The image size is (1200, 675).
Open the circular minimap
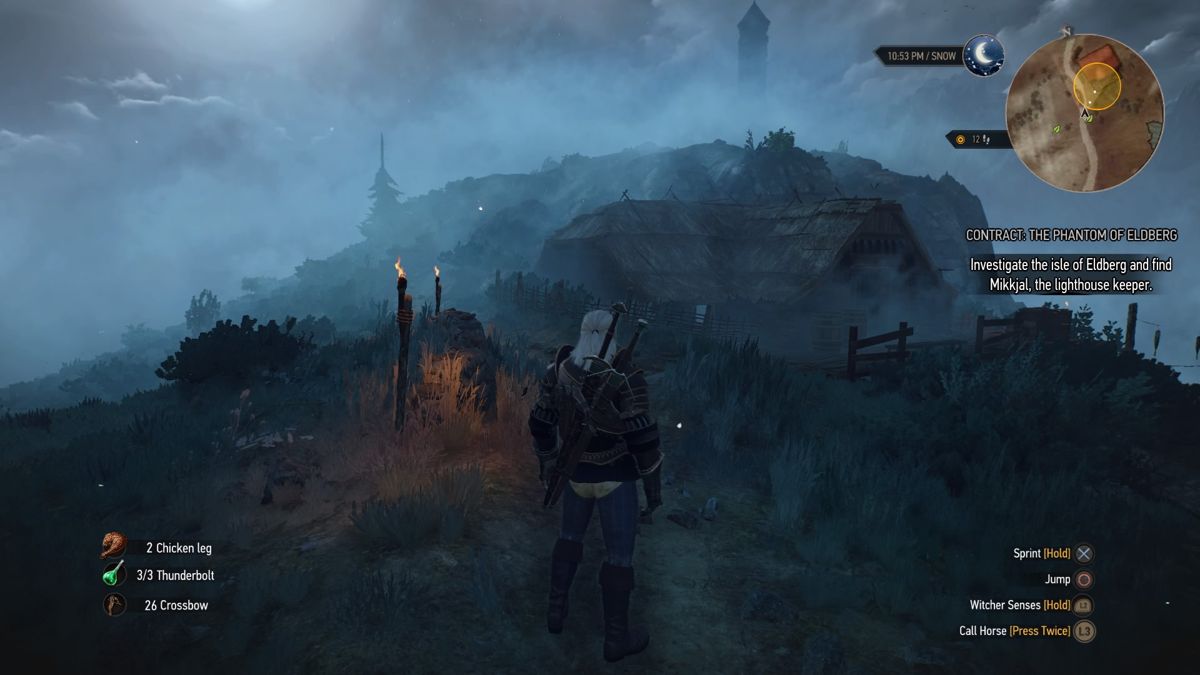(x=1084, y=112)
